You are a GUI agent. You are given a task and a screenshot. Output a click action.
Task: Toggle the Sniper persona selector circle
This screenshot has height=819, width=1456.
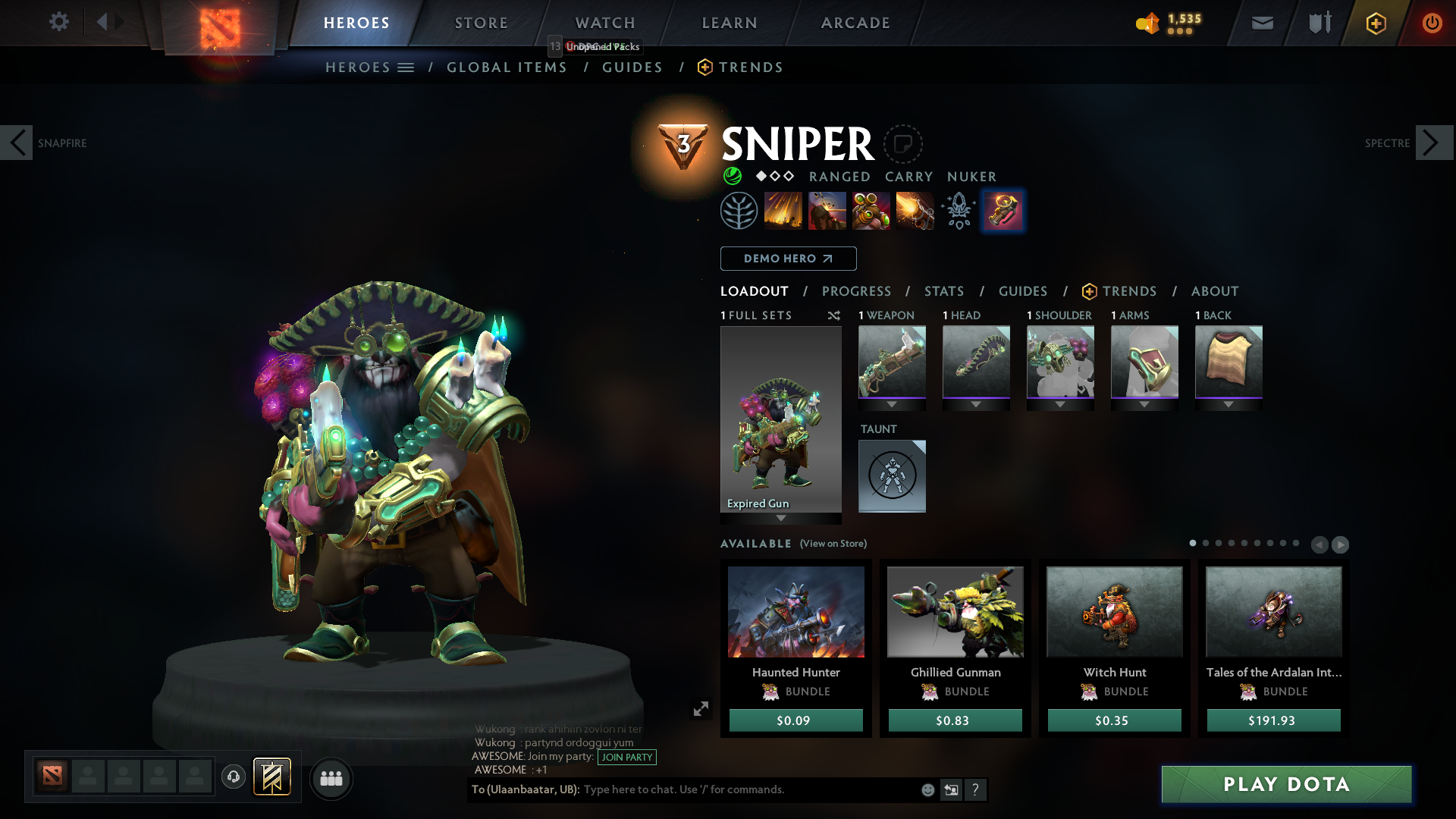(x=902, y=143)
